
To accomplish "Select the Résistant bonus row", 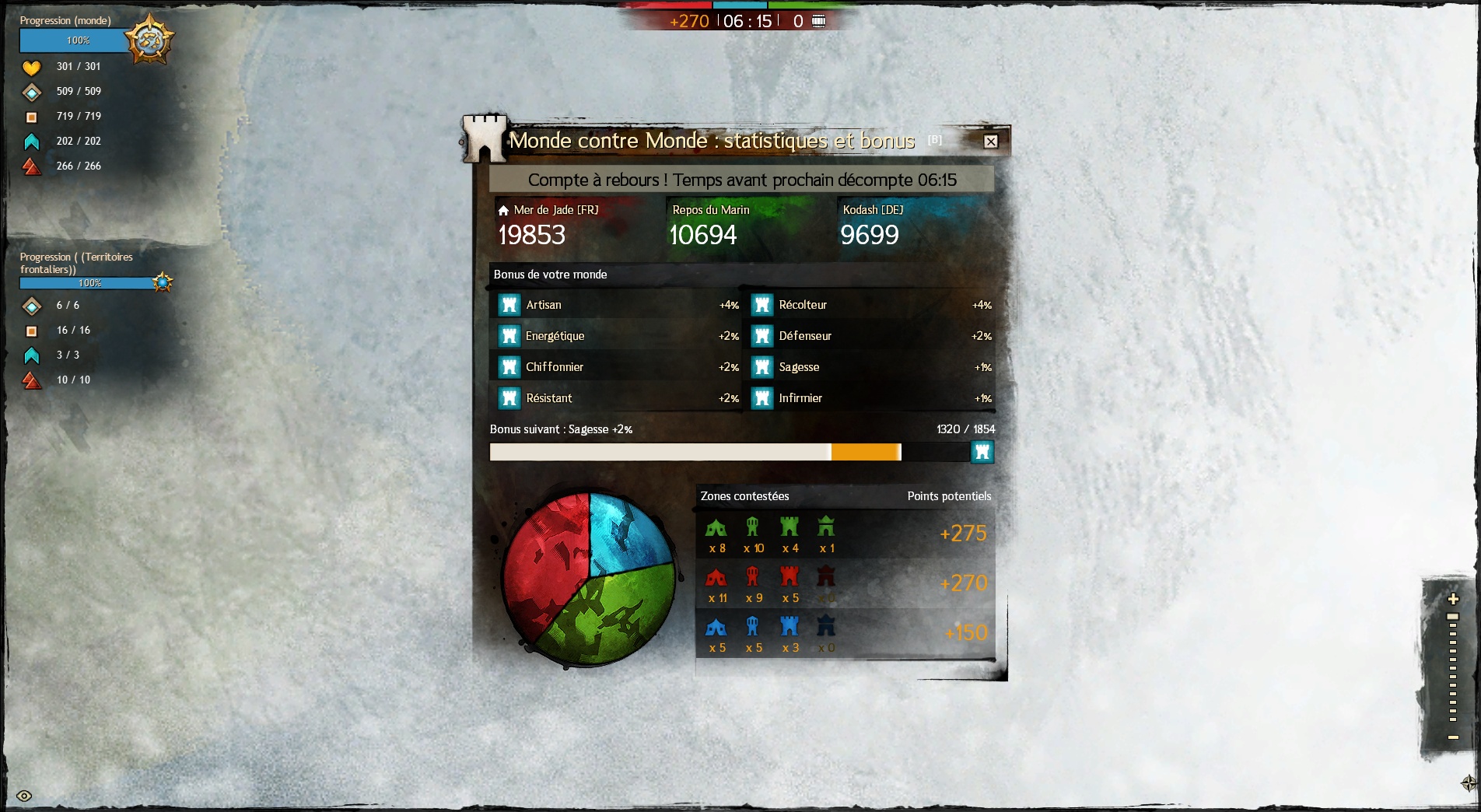I will pos(615,398).
